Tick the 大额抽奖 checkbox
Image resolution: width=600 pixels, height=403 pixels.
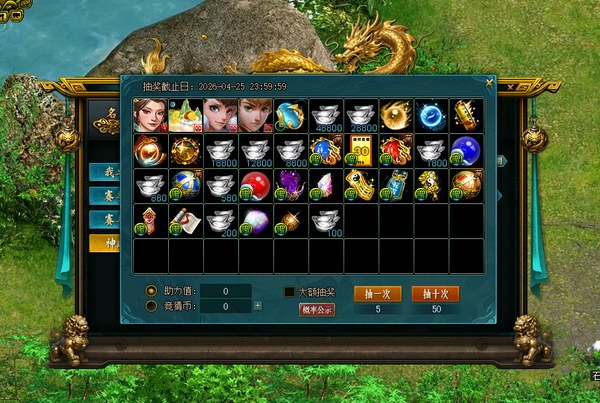[289, 292]
